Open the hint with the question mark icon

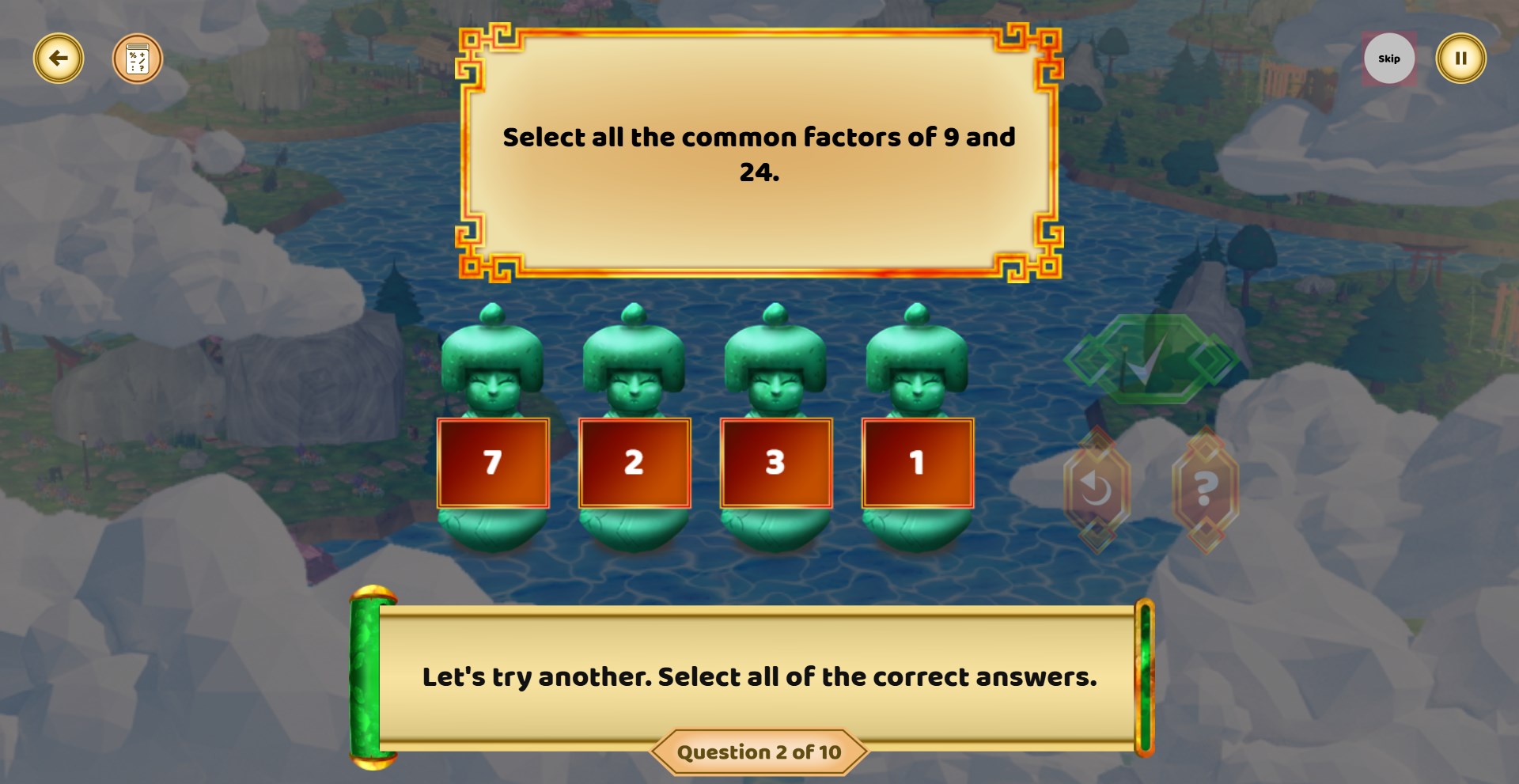tap(1204, 488)
